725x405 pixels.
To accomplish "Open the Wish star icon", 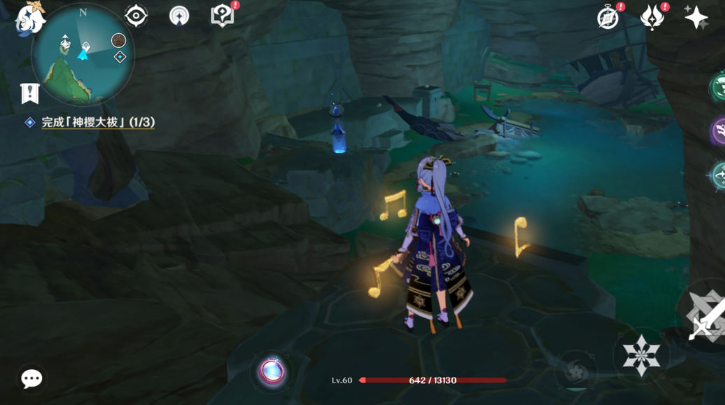I will (x=696, y=16).
